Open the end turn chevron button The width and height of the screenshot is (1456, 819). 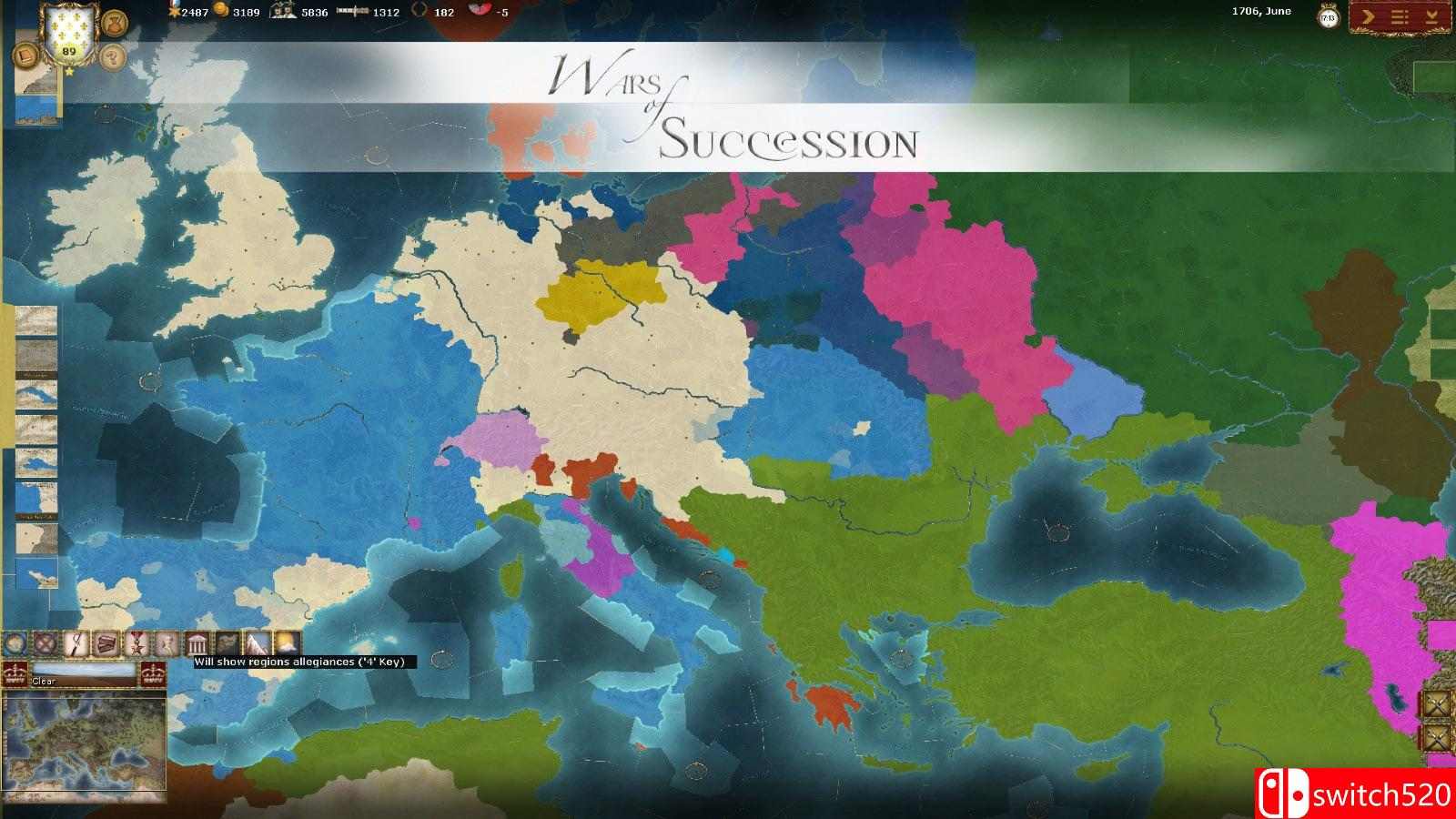point(1368,15)
